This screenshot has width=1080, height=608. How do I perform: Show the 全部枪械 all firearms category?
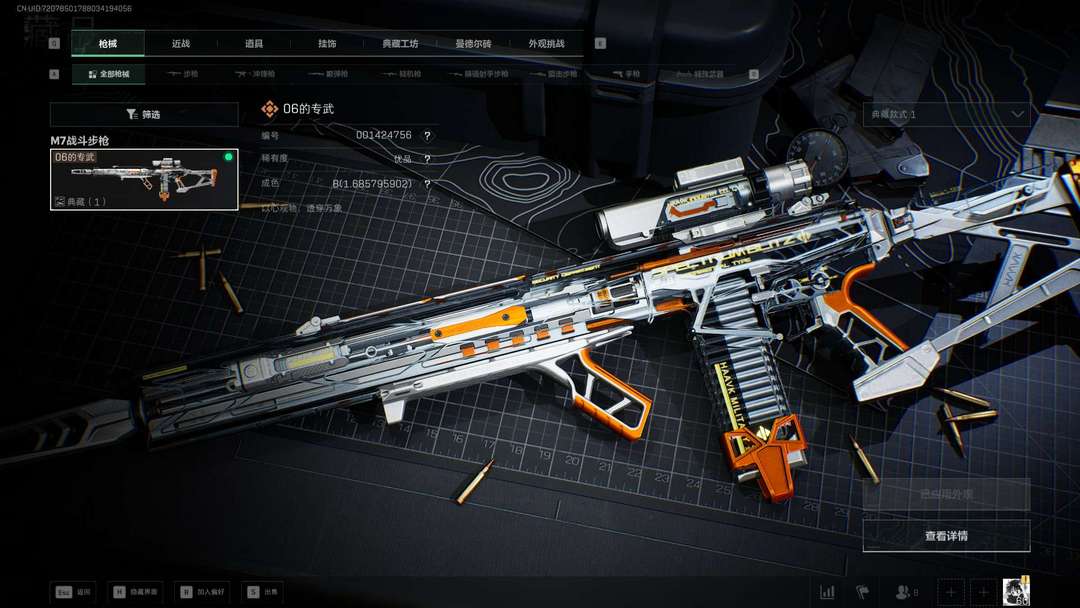pyautogui.click(x=108, y=74)
